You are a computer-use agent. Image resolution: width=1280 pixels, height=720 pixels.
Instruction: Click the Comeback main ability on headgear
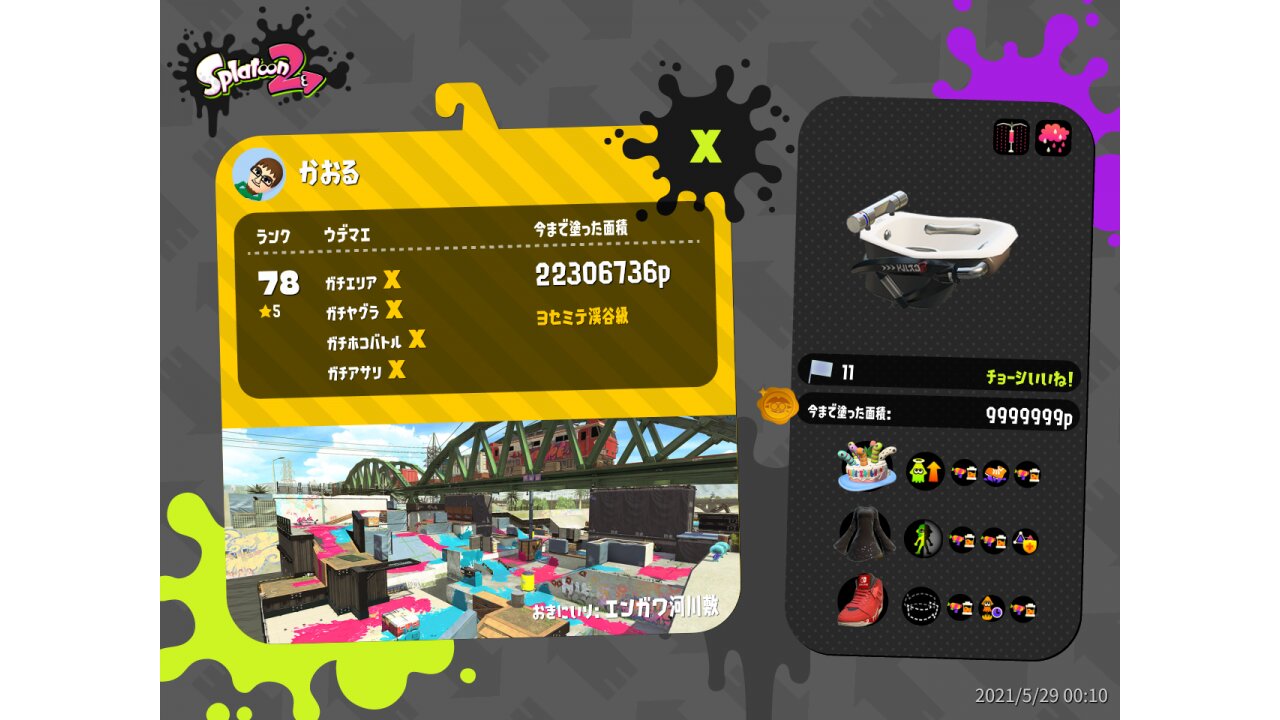coord(925,470)
